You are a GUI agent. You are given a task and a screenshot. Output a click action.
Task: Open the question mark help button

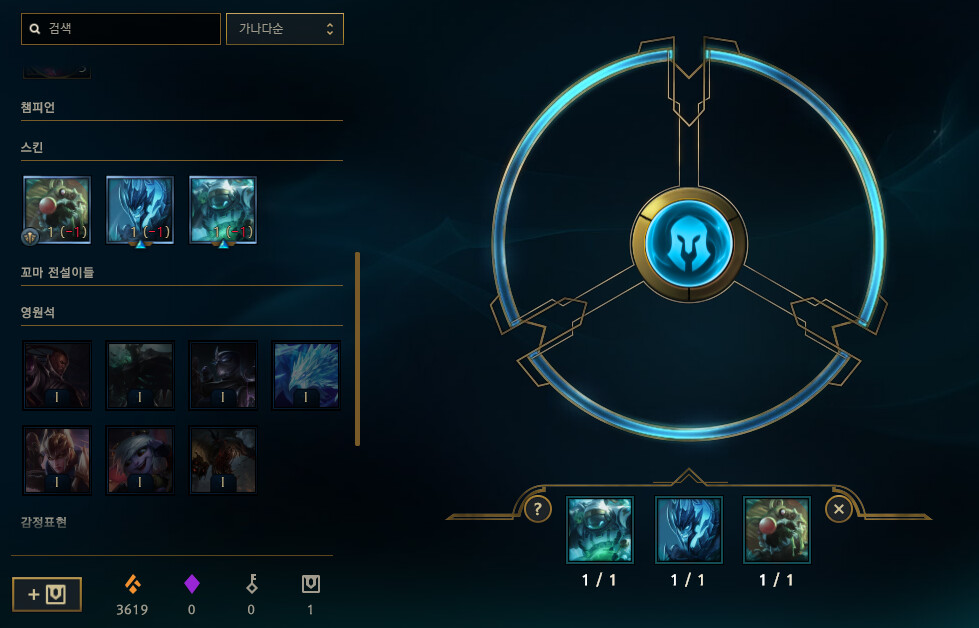pyautogui.click(x=538, y=509)
